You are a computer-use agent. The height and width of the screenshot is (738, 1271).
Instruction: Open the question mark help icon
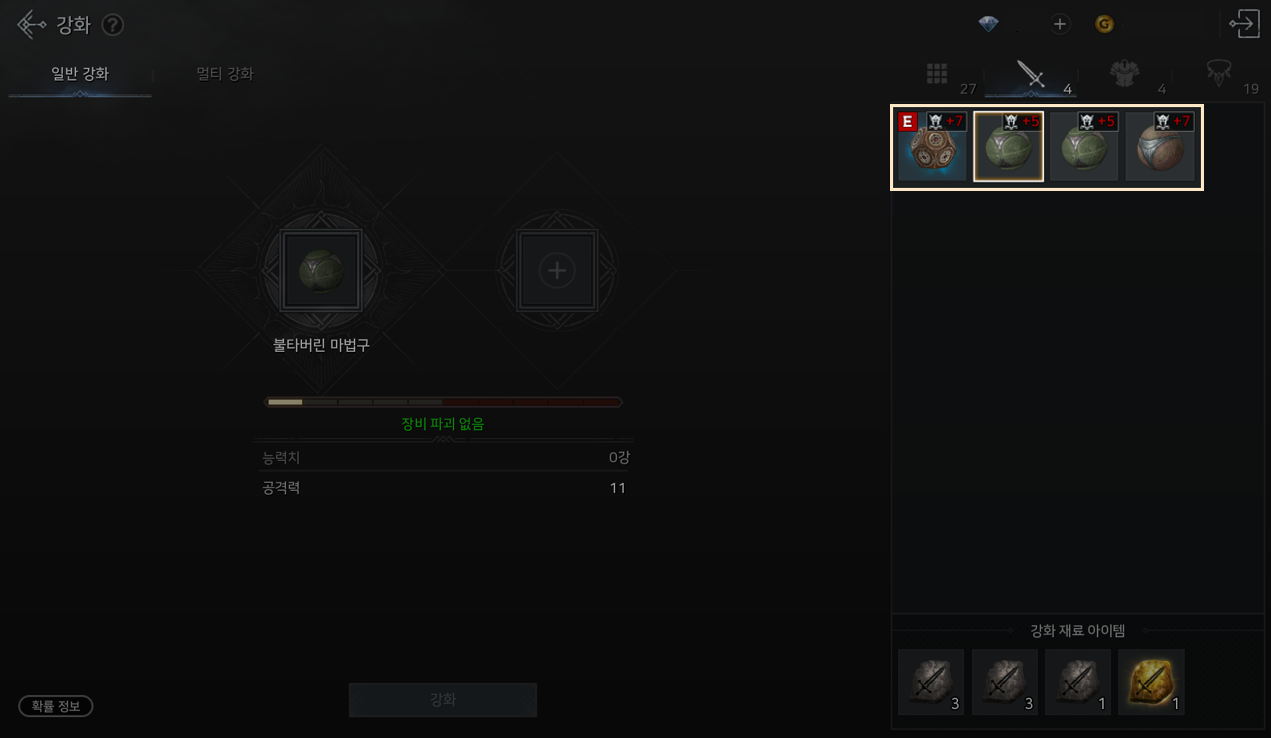tap(113, 25)
